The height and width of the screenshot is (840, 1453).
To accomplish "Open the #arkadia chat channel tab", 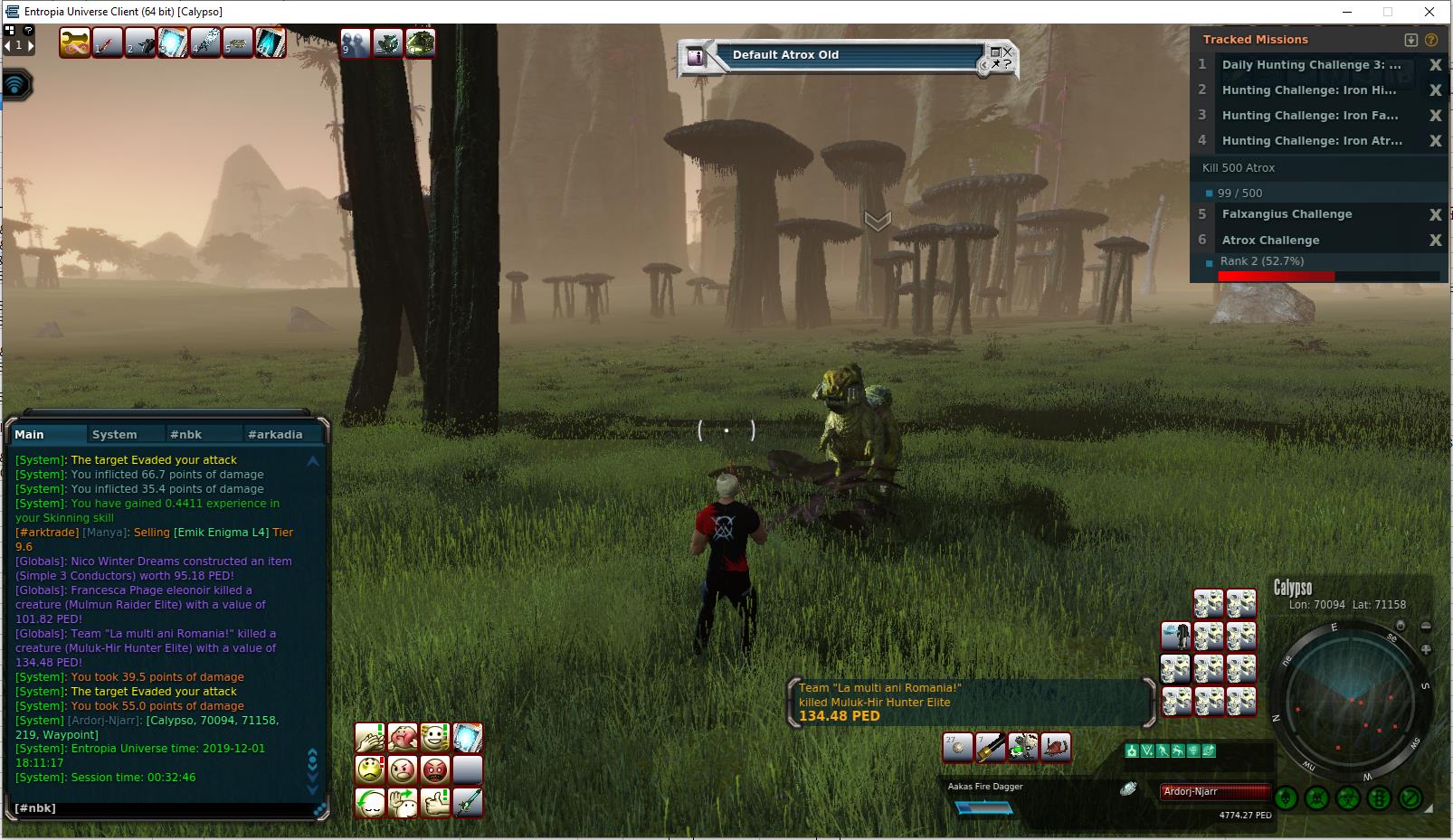I will [275, 435].
